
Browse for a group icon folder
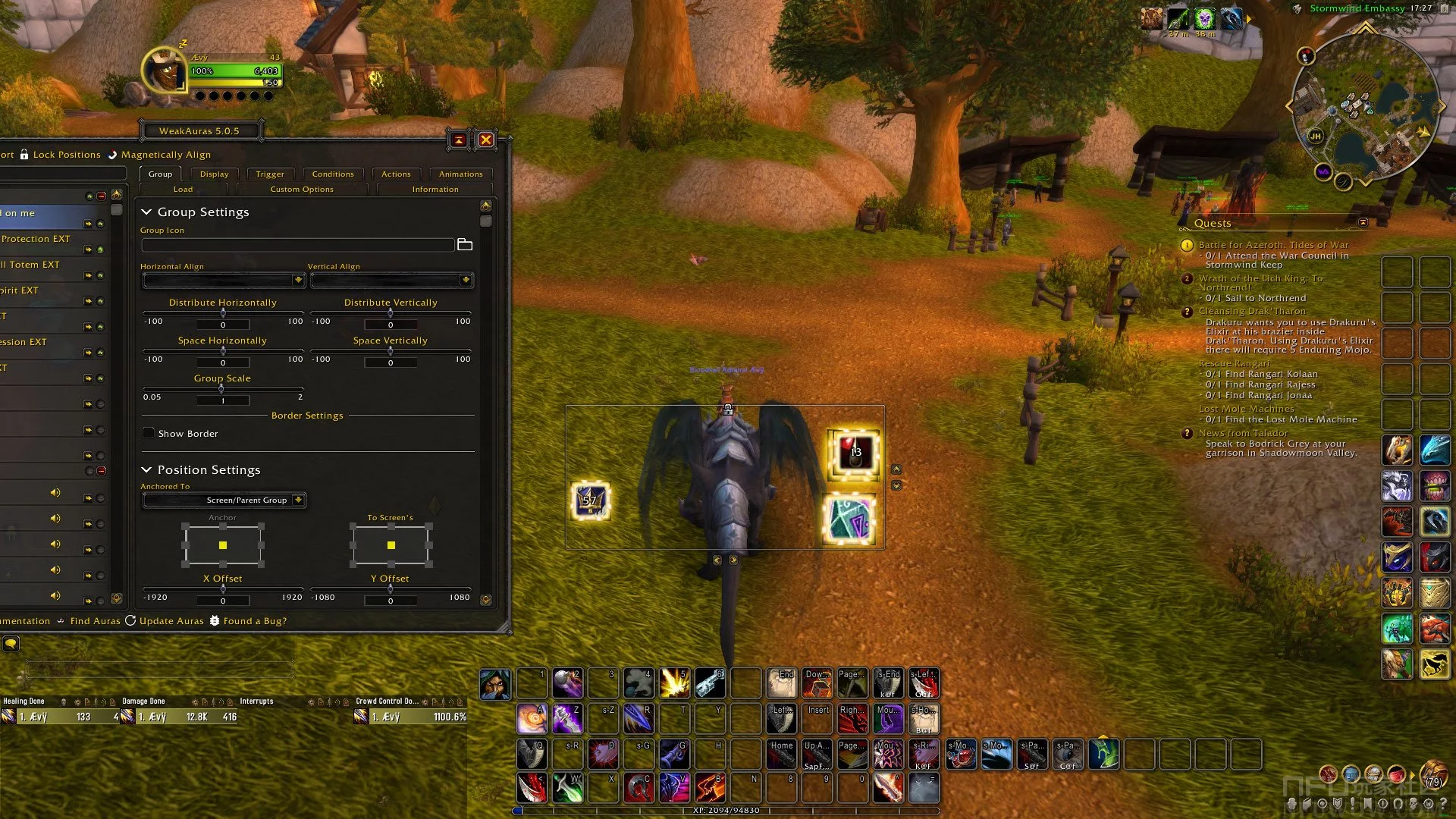(x=465, y=245)
